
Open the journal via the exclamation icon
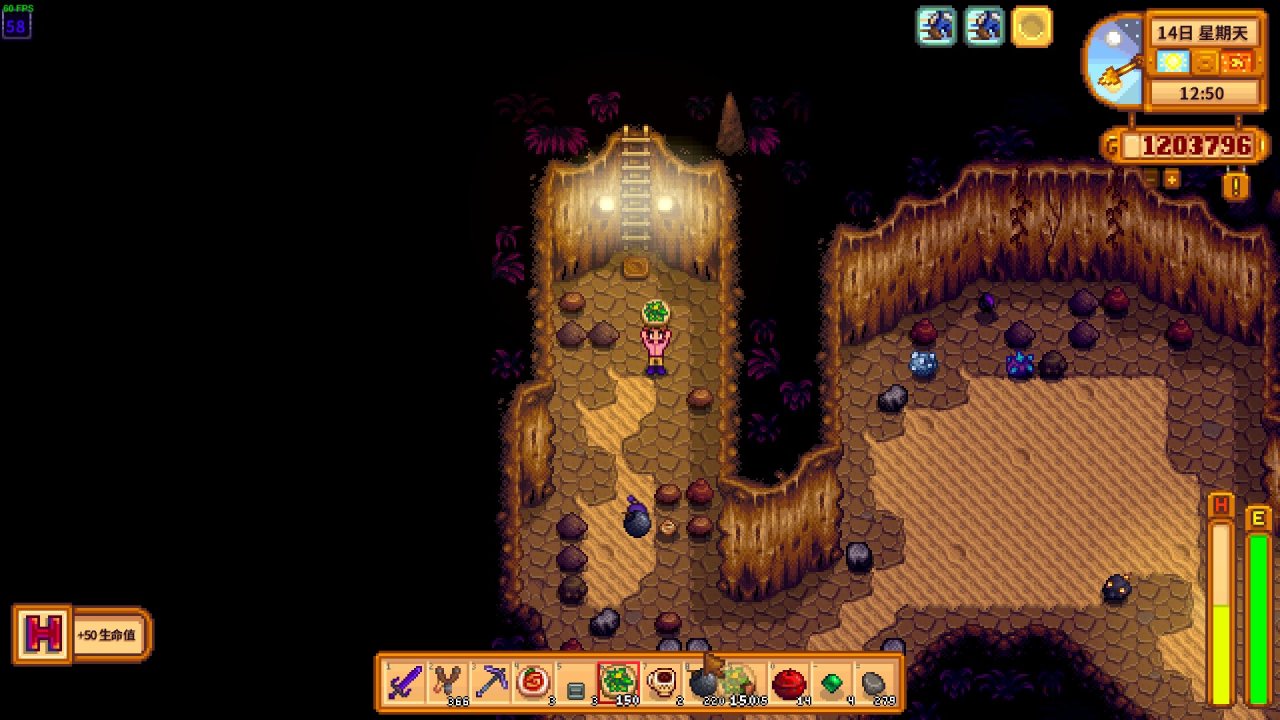coord(1236,186)
